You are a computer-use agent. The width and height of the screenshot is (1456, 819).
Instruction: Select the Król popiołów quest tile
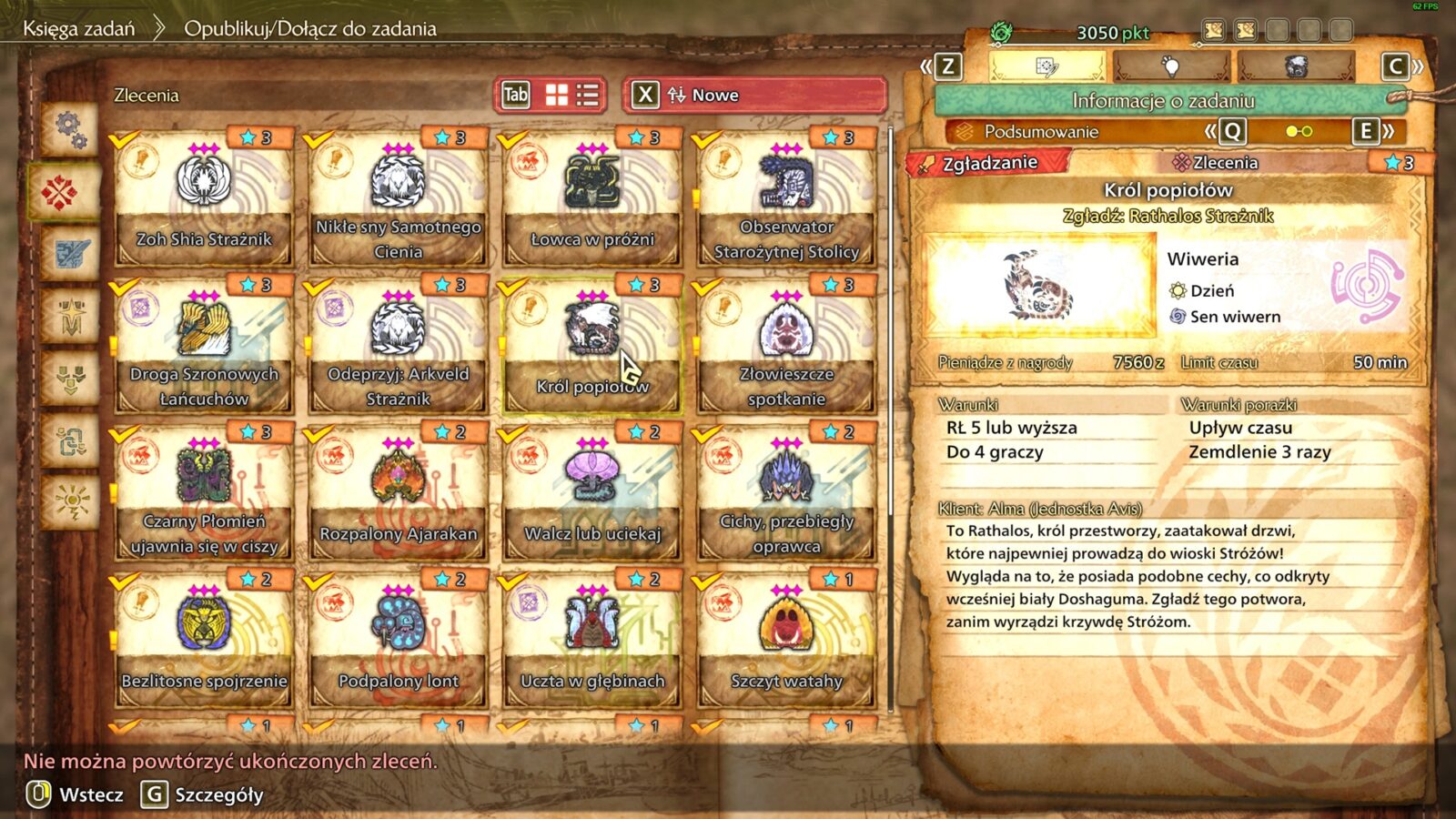click(x=592, y=348)
